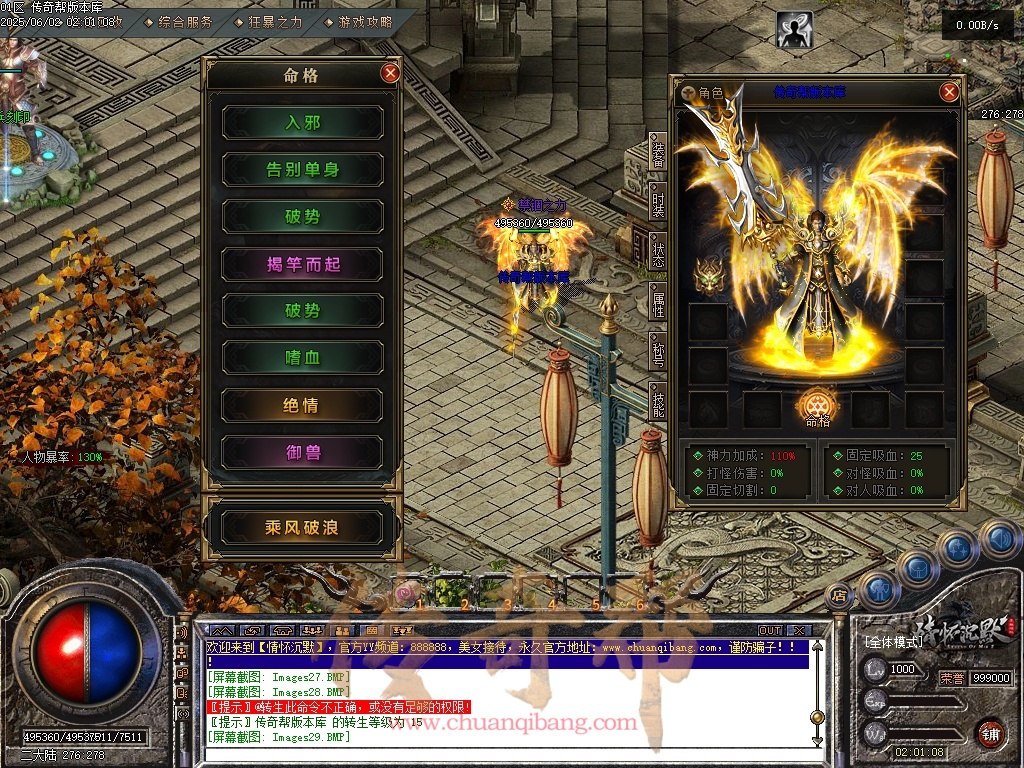Open the 店 shop round button
Screen dimensions: 1024x768
[839, 596]
